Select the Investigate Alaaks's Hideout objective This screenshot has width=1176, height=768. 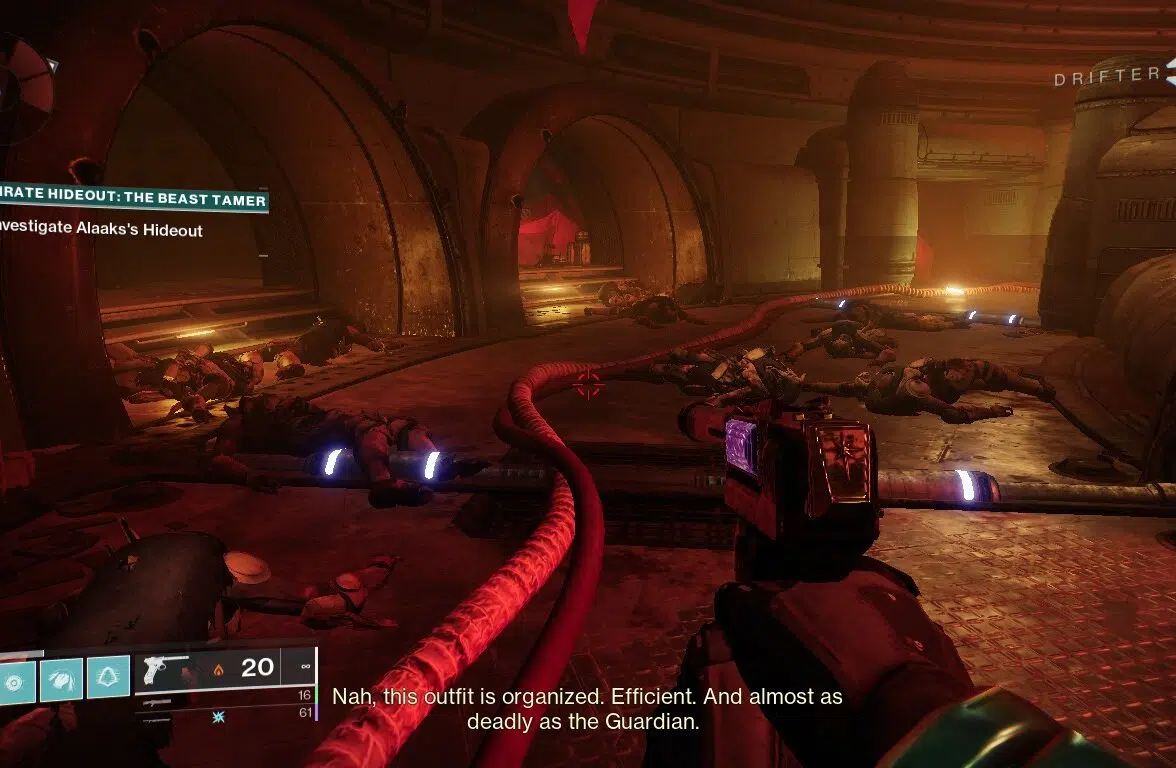[x=102, y=231]
